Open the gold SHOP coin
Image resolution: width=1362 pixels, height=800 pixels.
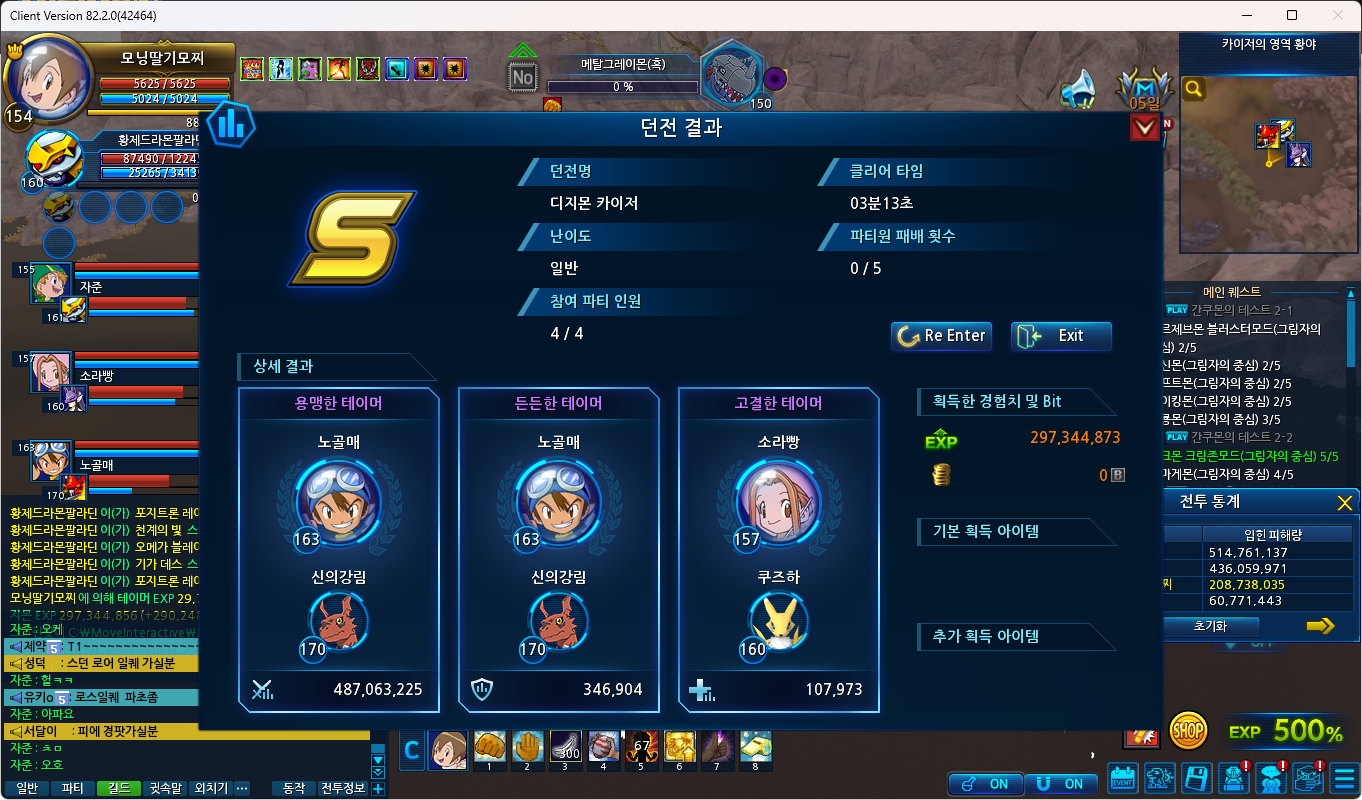point(1188,731)
